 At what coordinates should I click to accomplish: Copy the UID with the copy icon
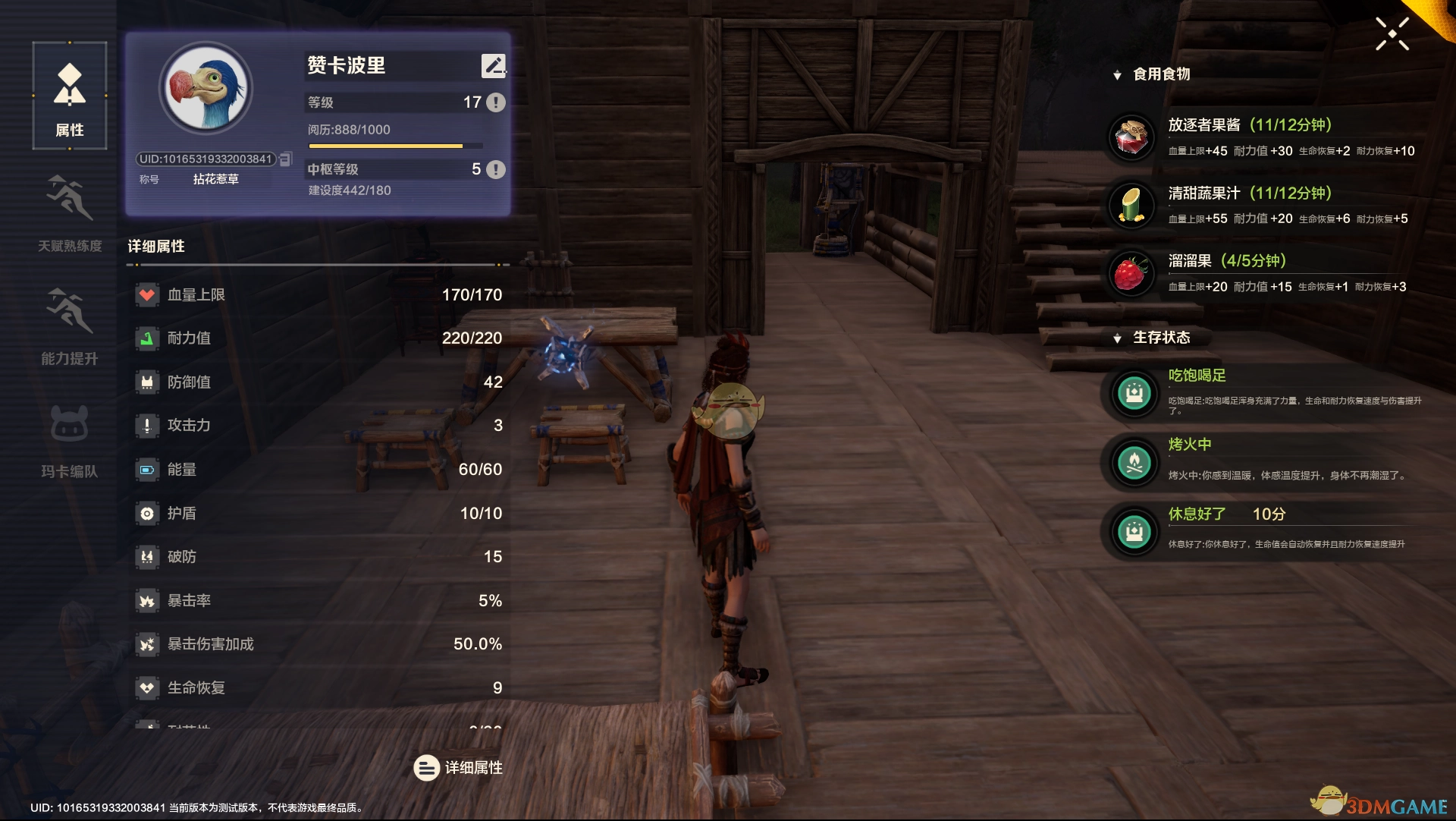tap(286, 159)
